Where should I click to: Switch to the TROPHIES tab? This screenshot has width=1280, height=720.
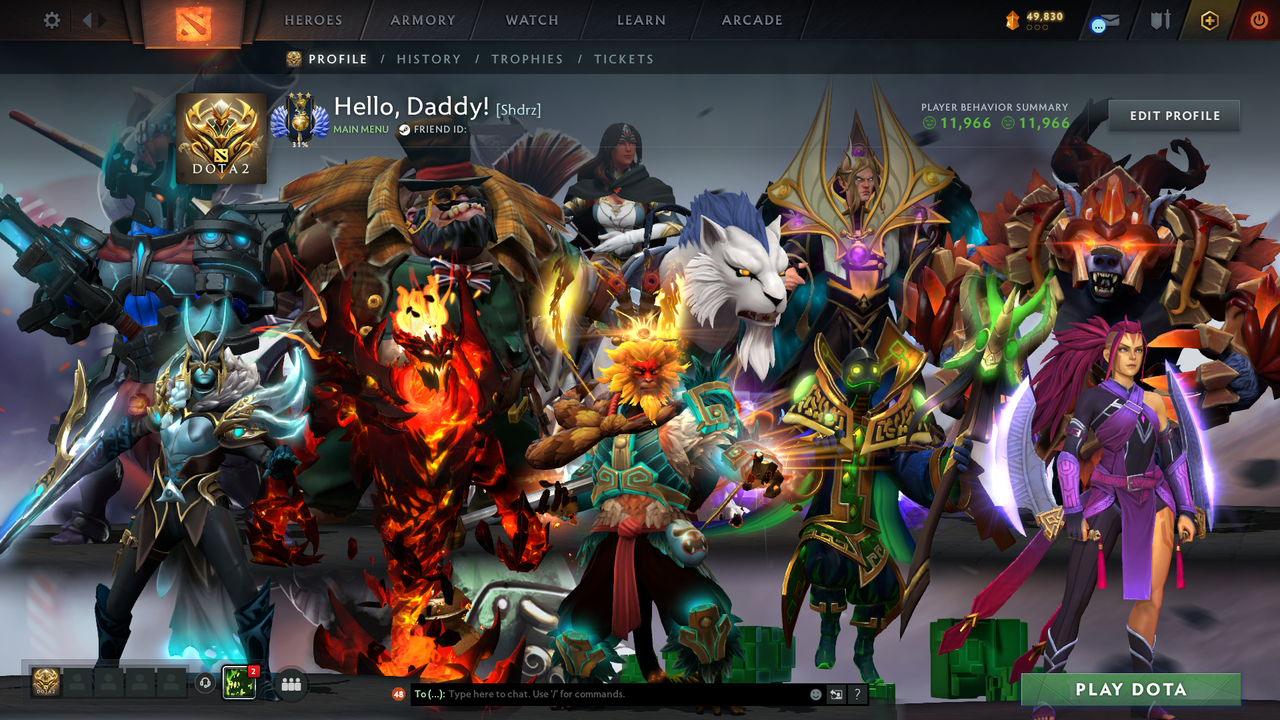(x=527, y=59)
